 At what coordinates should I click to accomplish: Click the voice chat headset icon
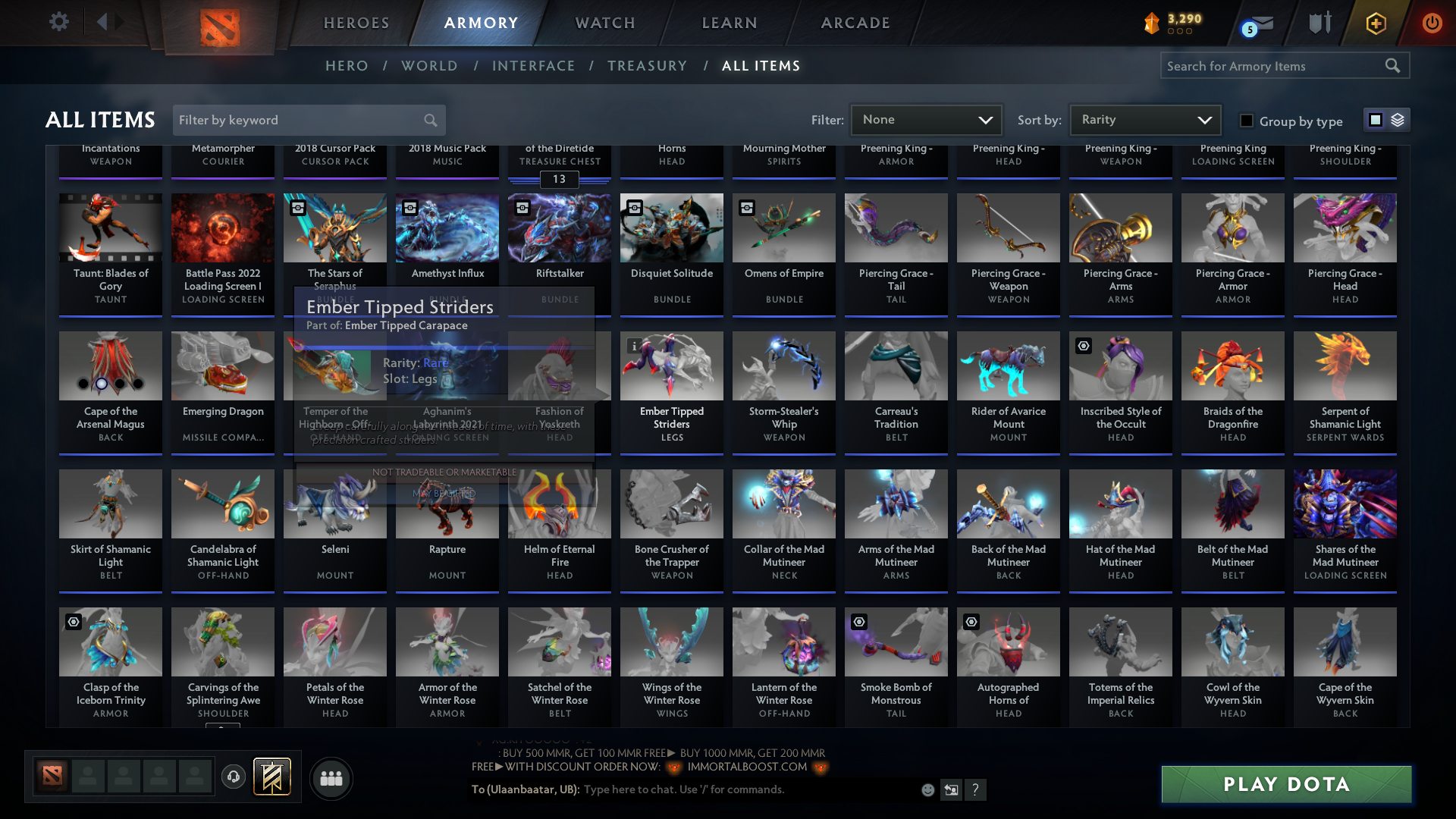coord(234,777)
